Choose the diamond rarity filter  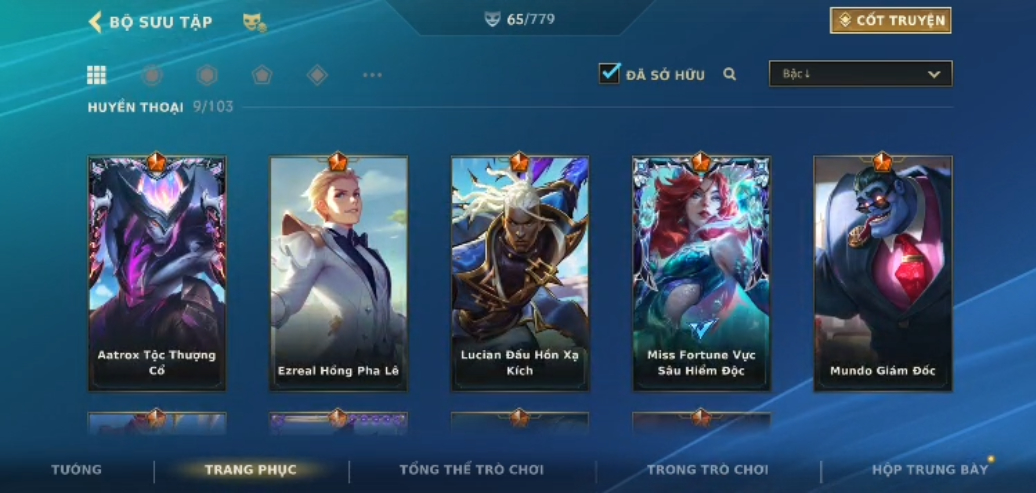[317, 75]
